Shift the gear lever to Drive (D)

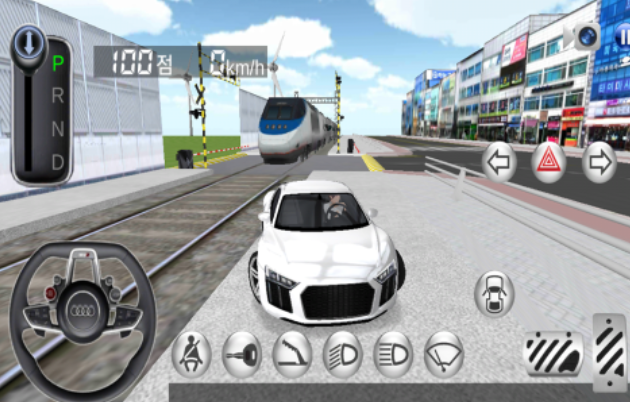point(57,161)
